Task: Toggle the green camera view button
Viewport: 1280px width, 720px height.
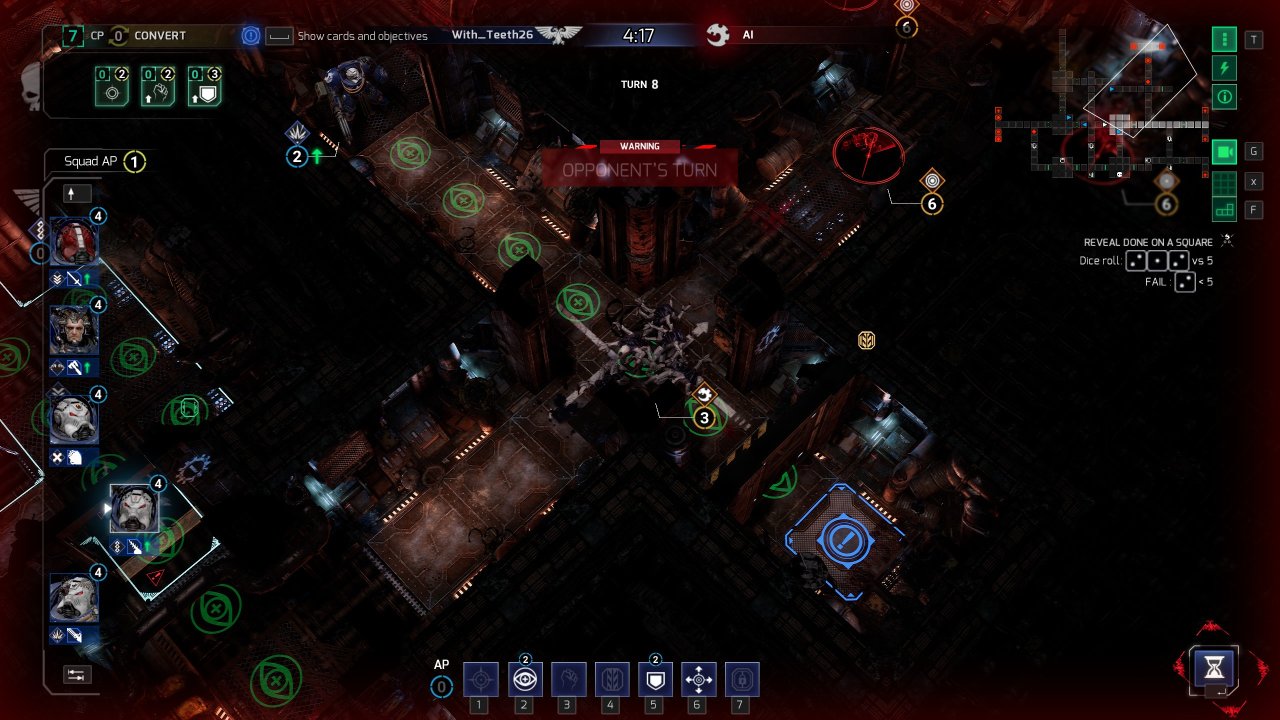Action: coord(1224,152)
